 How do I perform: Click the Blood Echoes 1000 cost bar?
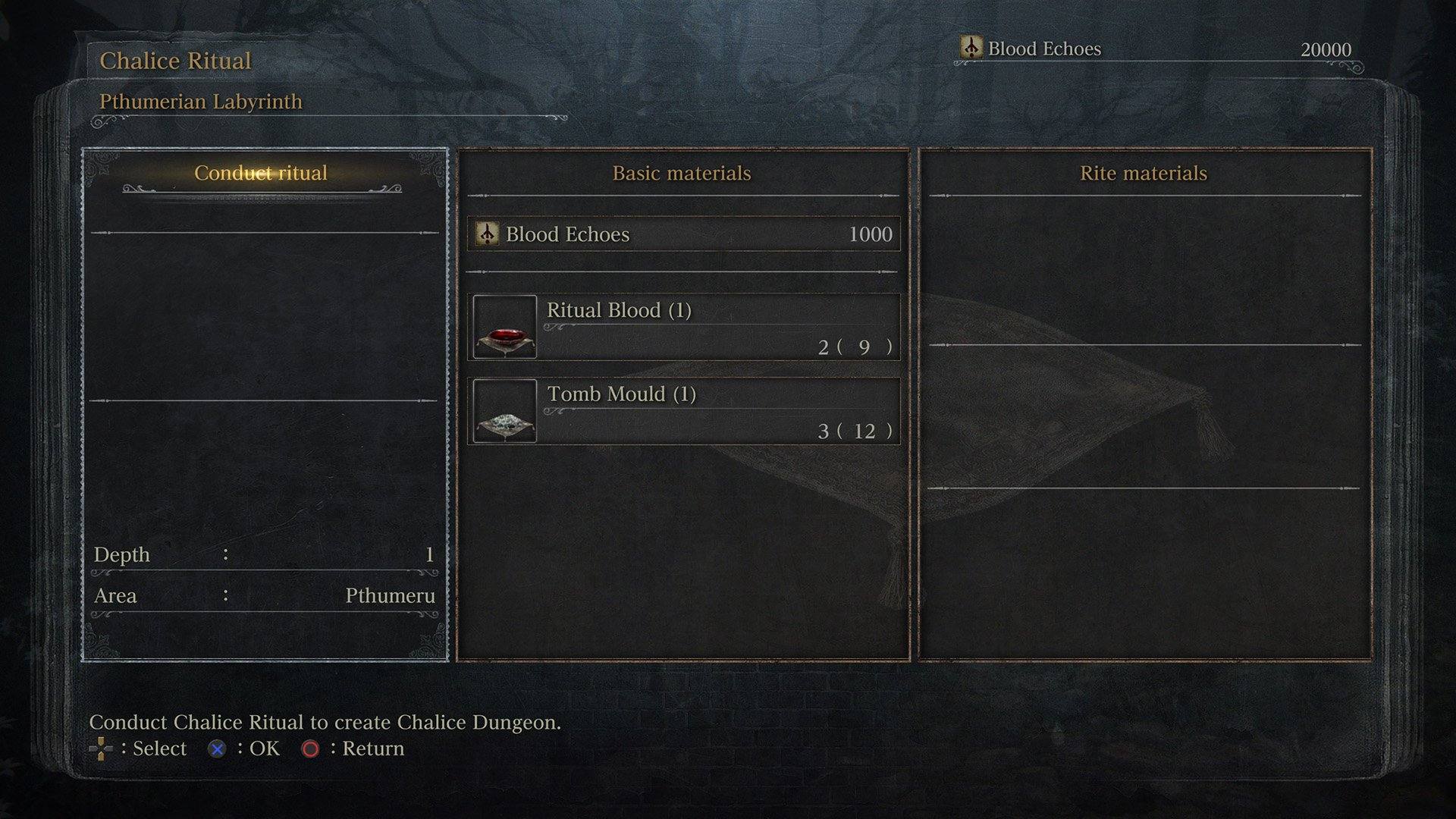[x=682, y=234]
